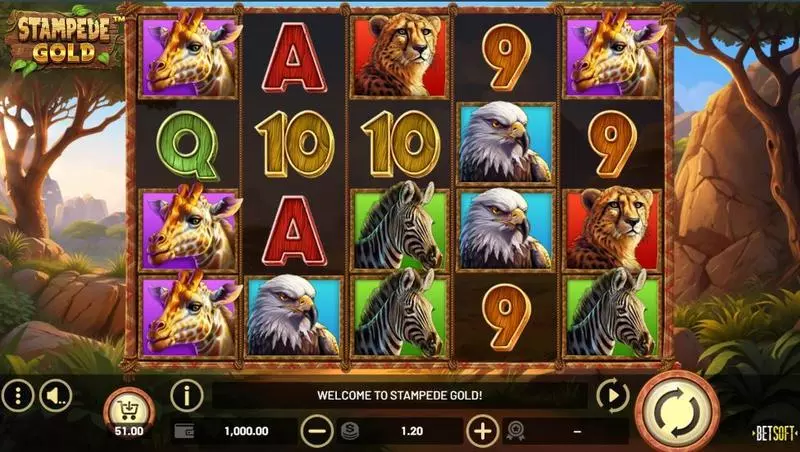Open the three-dot menu
Viewport: 800px width, 452px height.
18,397
